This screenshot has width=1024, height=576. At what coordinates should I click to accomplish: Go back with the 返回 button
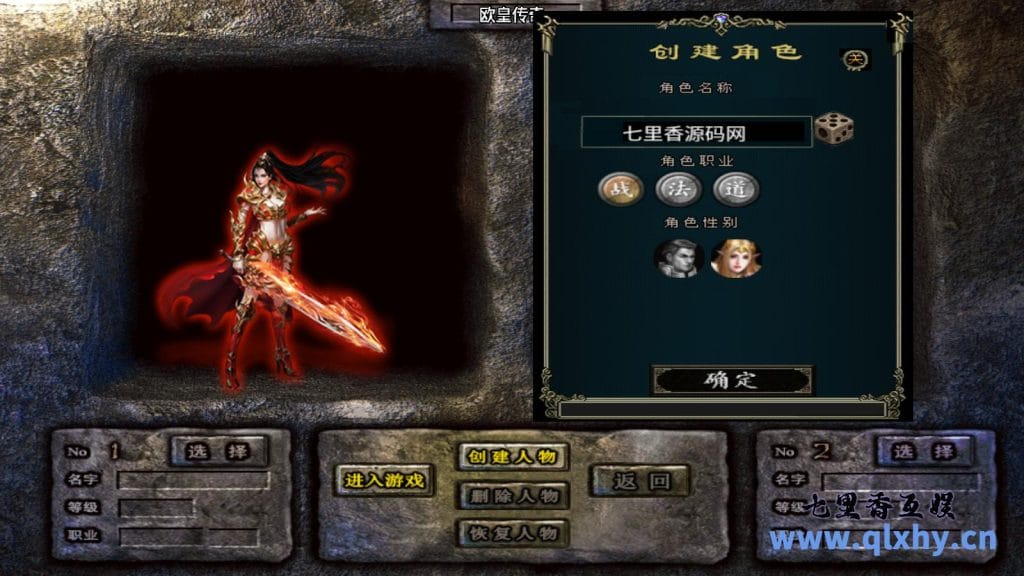click(640, 481)
